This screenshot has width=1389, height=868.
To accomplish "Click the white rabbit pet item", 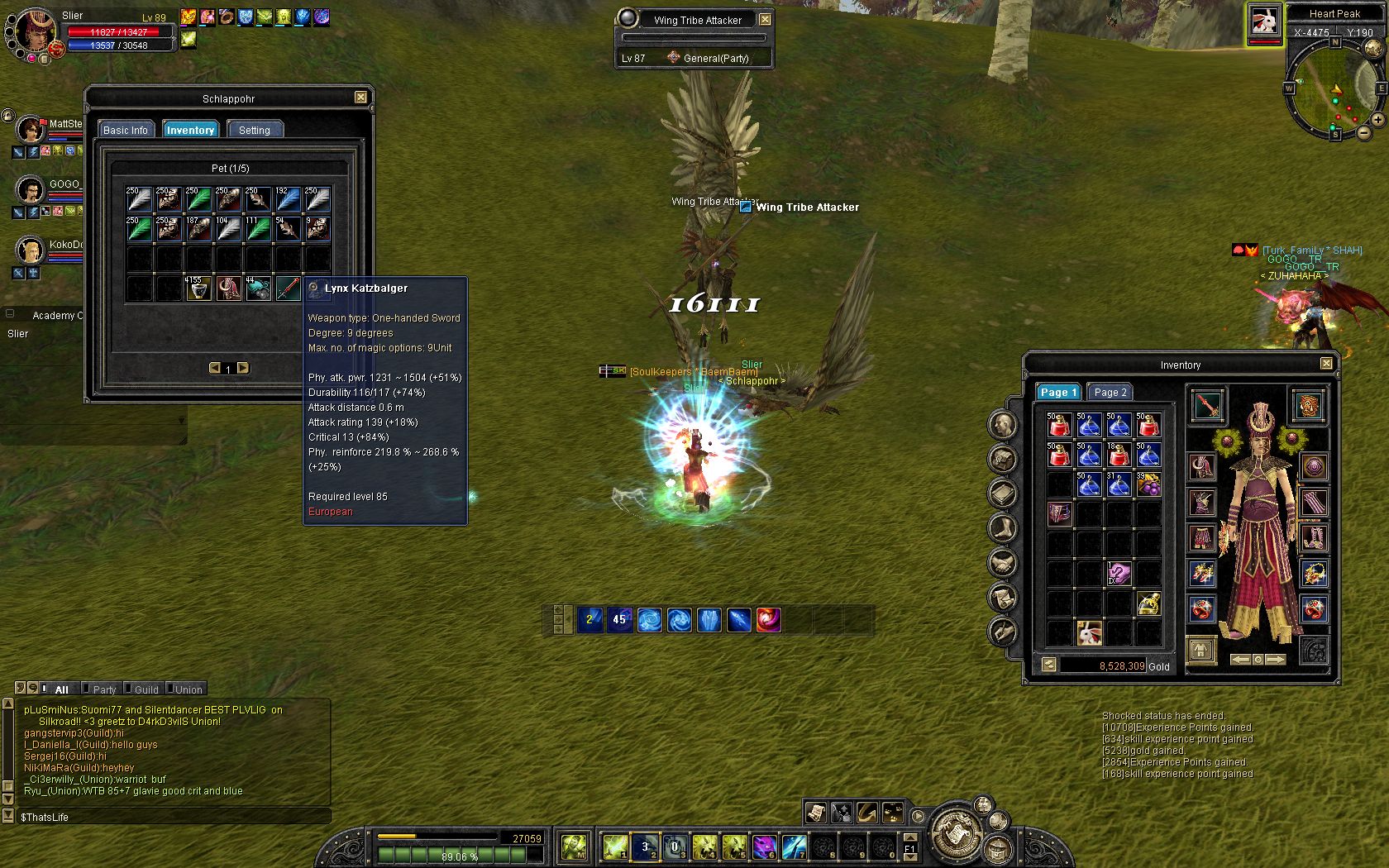I will [1089, 632].
